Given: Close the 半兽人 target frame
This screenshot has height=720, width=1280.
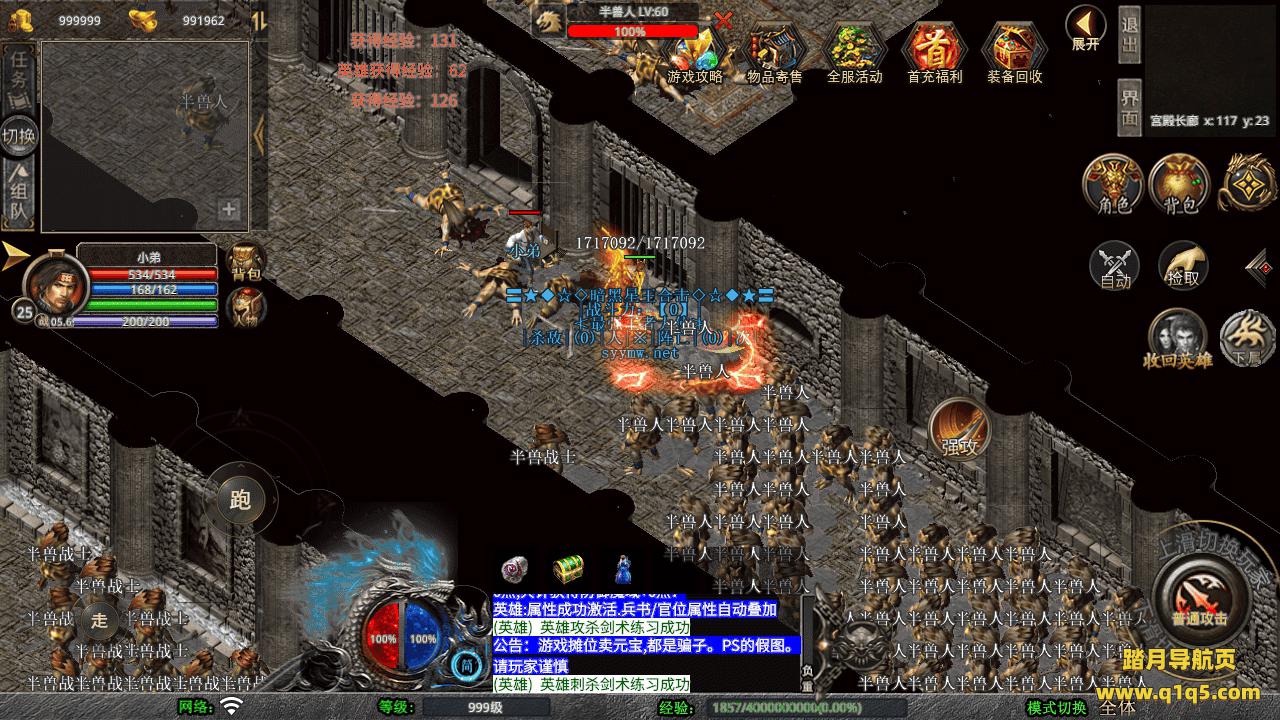Looking at the screenshot, I should pos(724,19).
